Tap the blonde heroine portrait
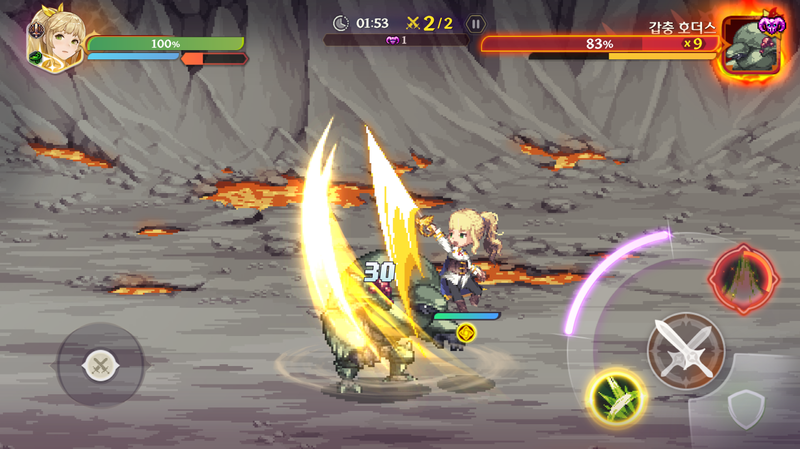 tap(53, 40)
